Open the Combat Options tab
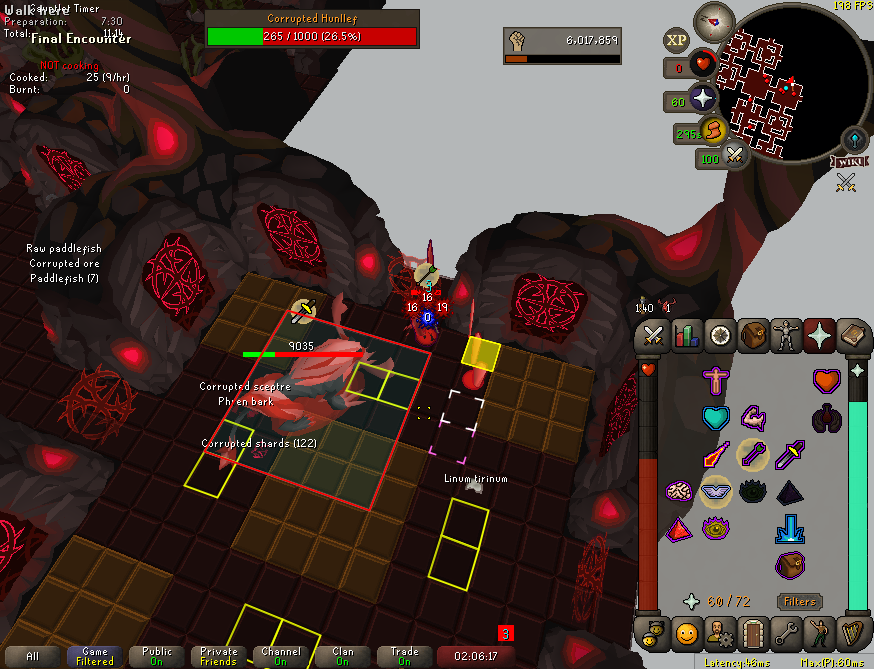Screen dimensions: 874x669 pyautogui.click(x=653, y=335)
